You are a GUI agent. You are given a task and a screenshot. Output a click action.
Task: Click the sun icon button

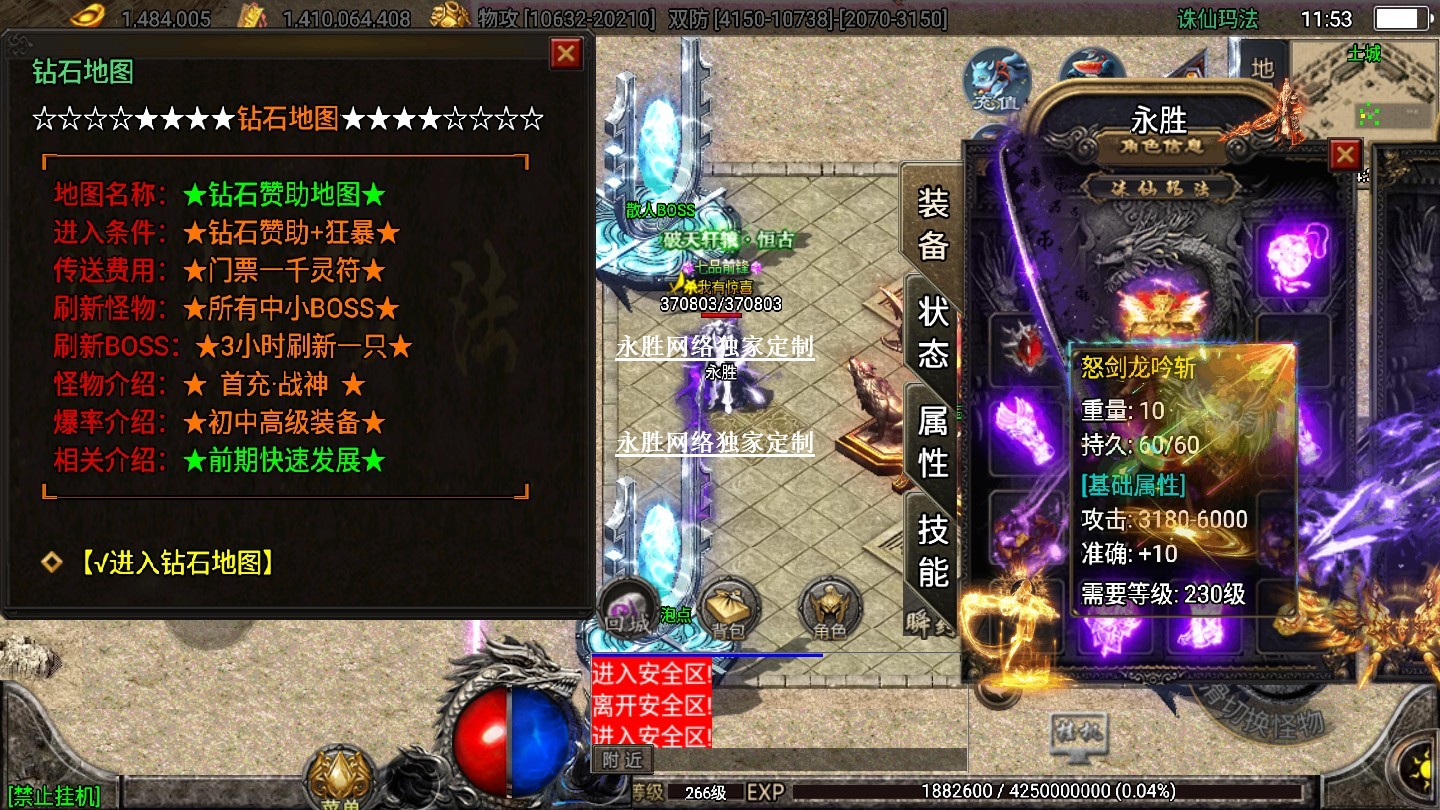coord(1422,771)
